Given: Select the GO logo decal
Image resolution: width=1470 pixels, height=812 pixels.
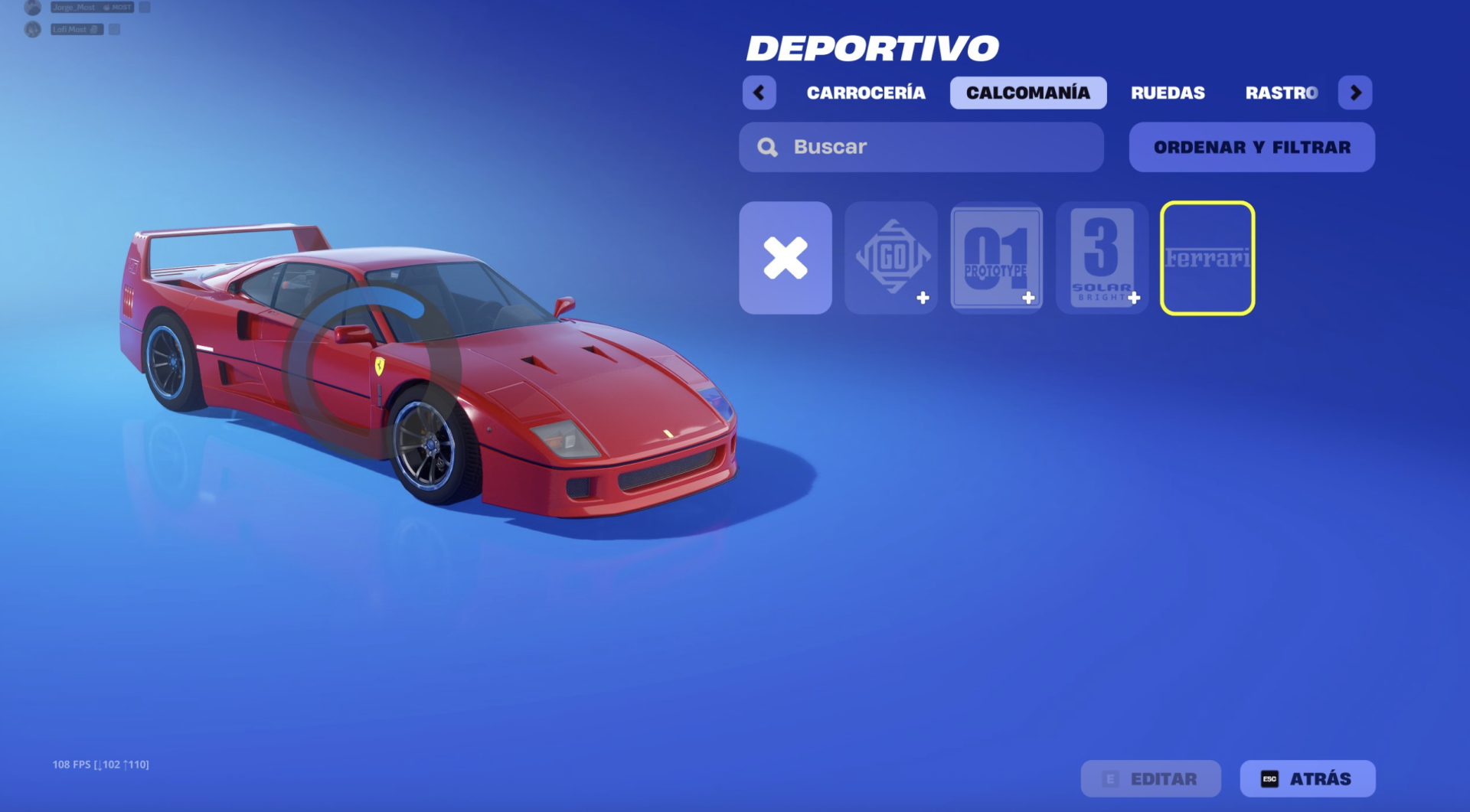Looking at the screenshot, I should click(891, 258).
